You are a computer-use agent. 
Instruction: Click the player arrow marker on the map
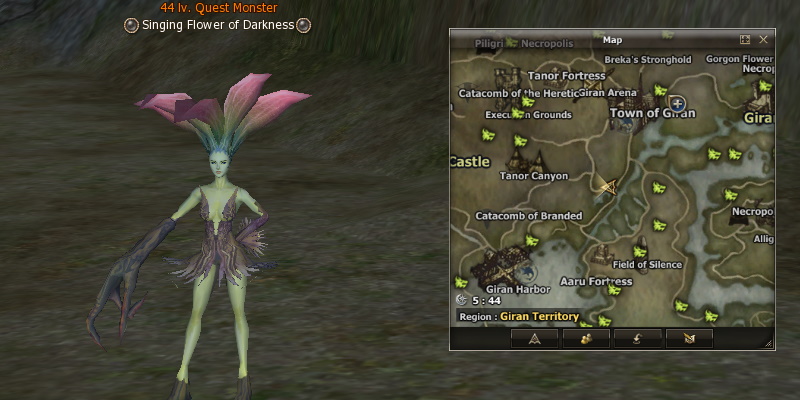pos(606,185)
